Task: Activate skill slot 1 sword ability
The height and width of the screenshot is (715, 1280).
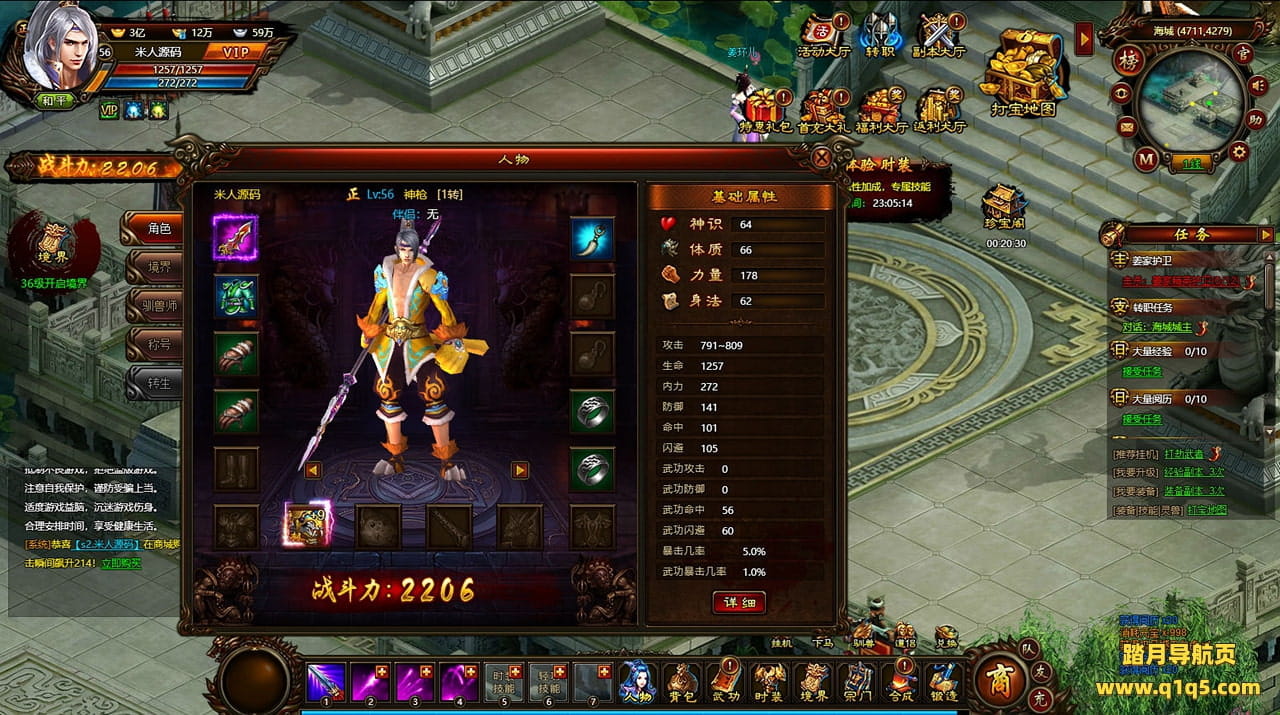Action: pos(325,682)
